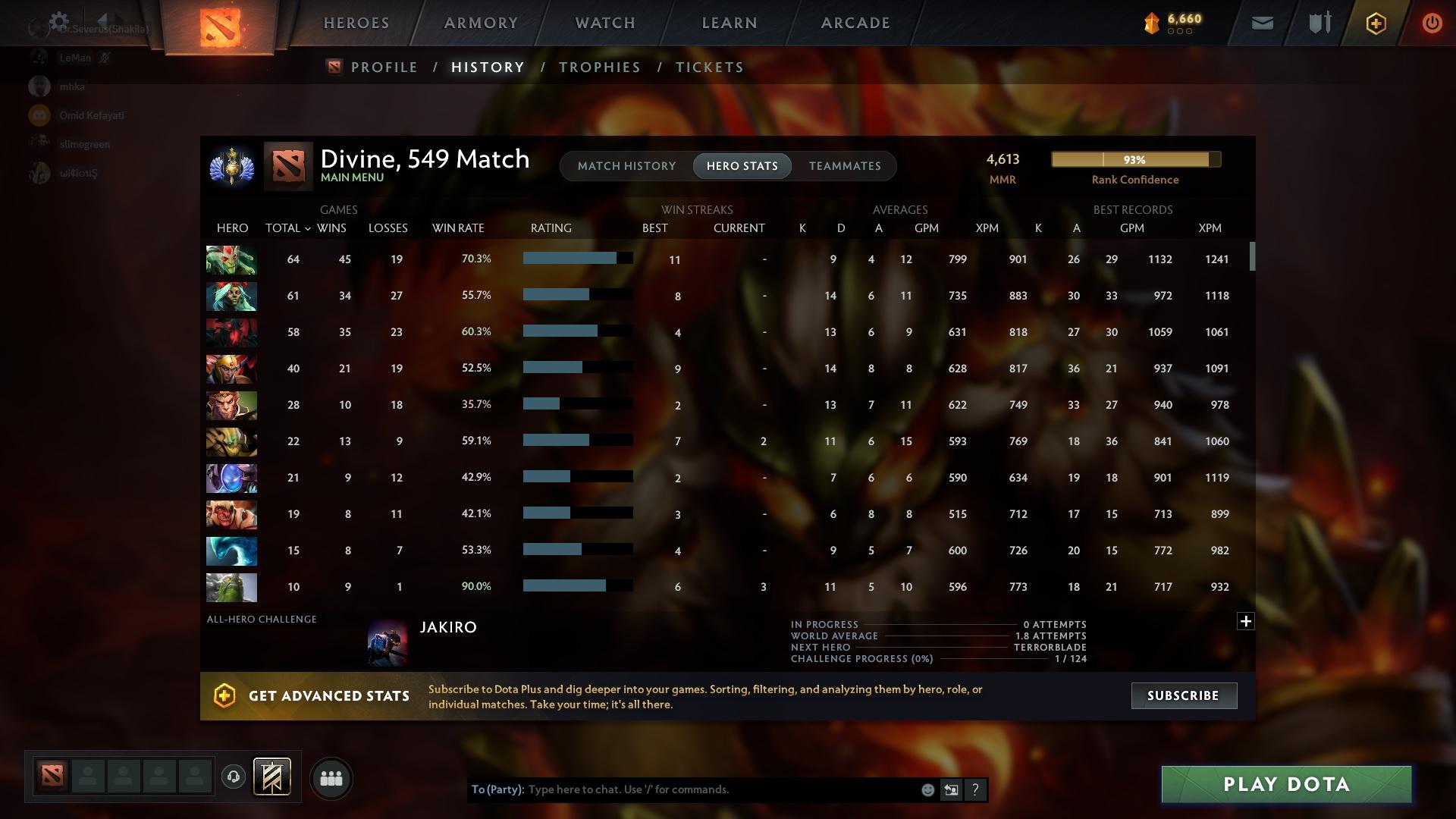1456x819 pixels.
Task: Select the Jakiro challenge portrait
Action: pos(388,642)
